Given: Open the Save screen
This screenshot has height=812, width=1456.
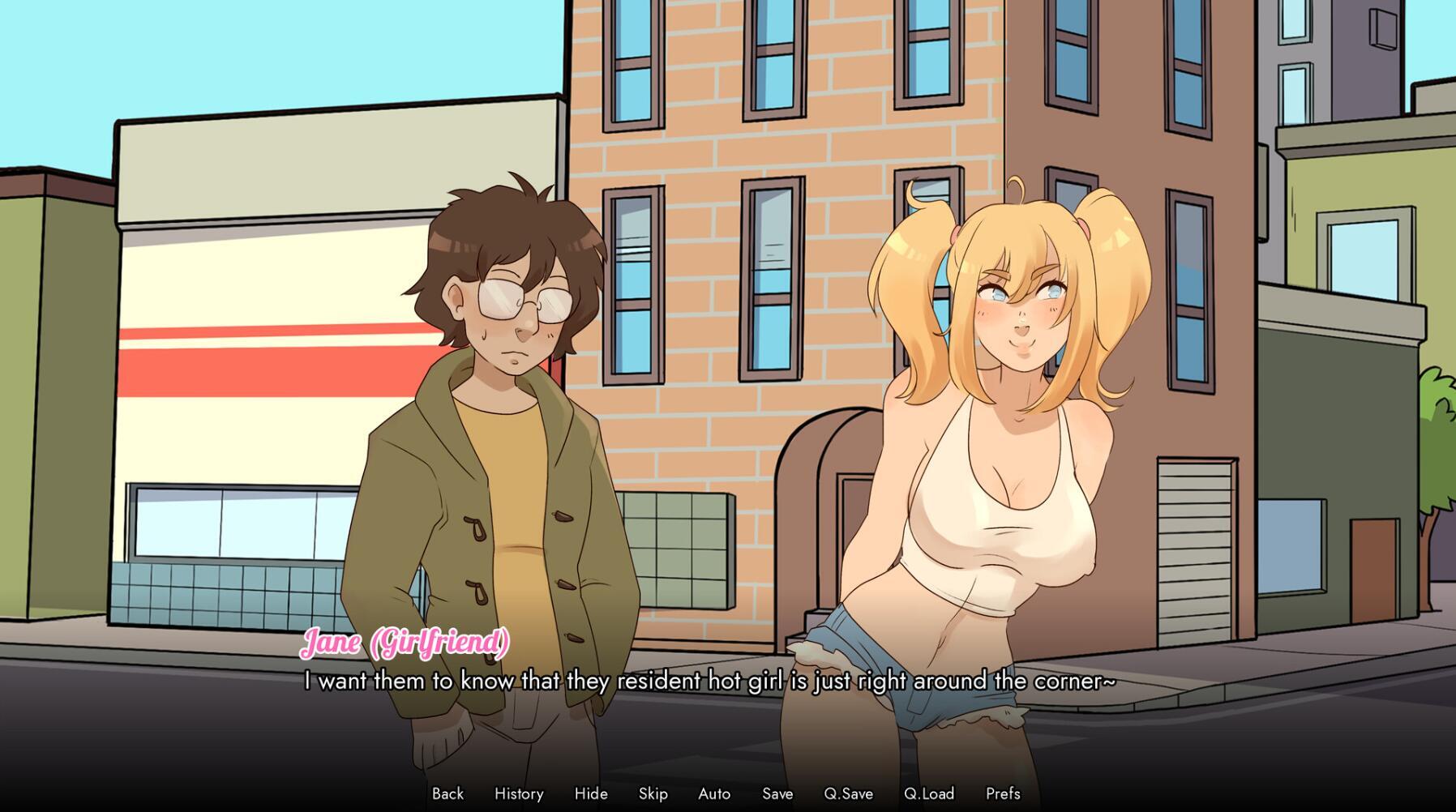Looking at the screenshot, I should tap(777, 794).
